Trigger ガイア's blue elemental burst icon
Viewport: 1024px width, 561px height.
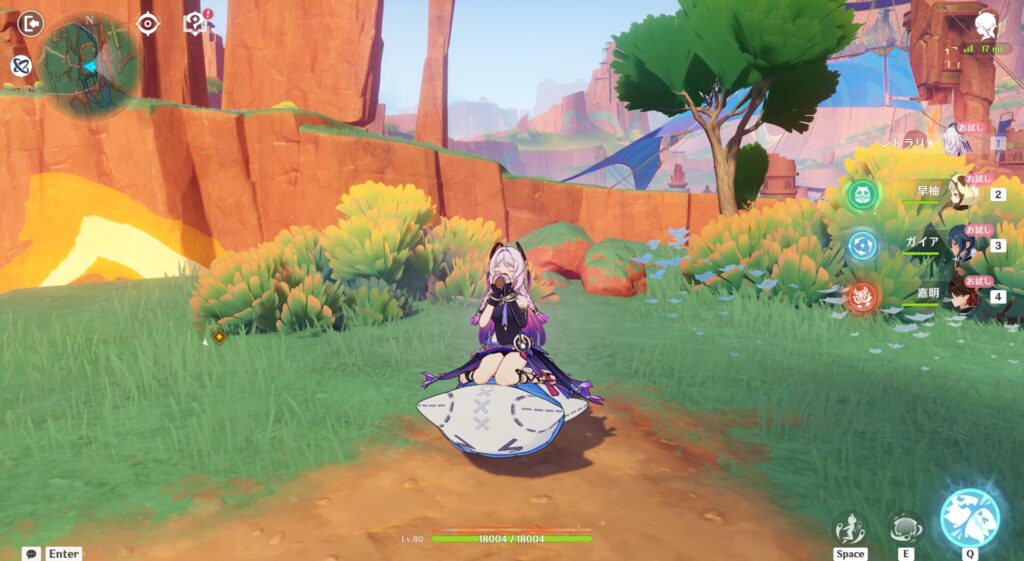click(861, 244)
